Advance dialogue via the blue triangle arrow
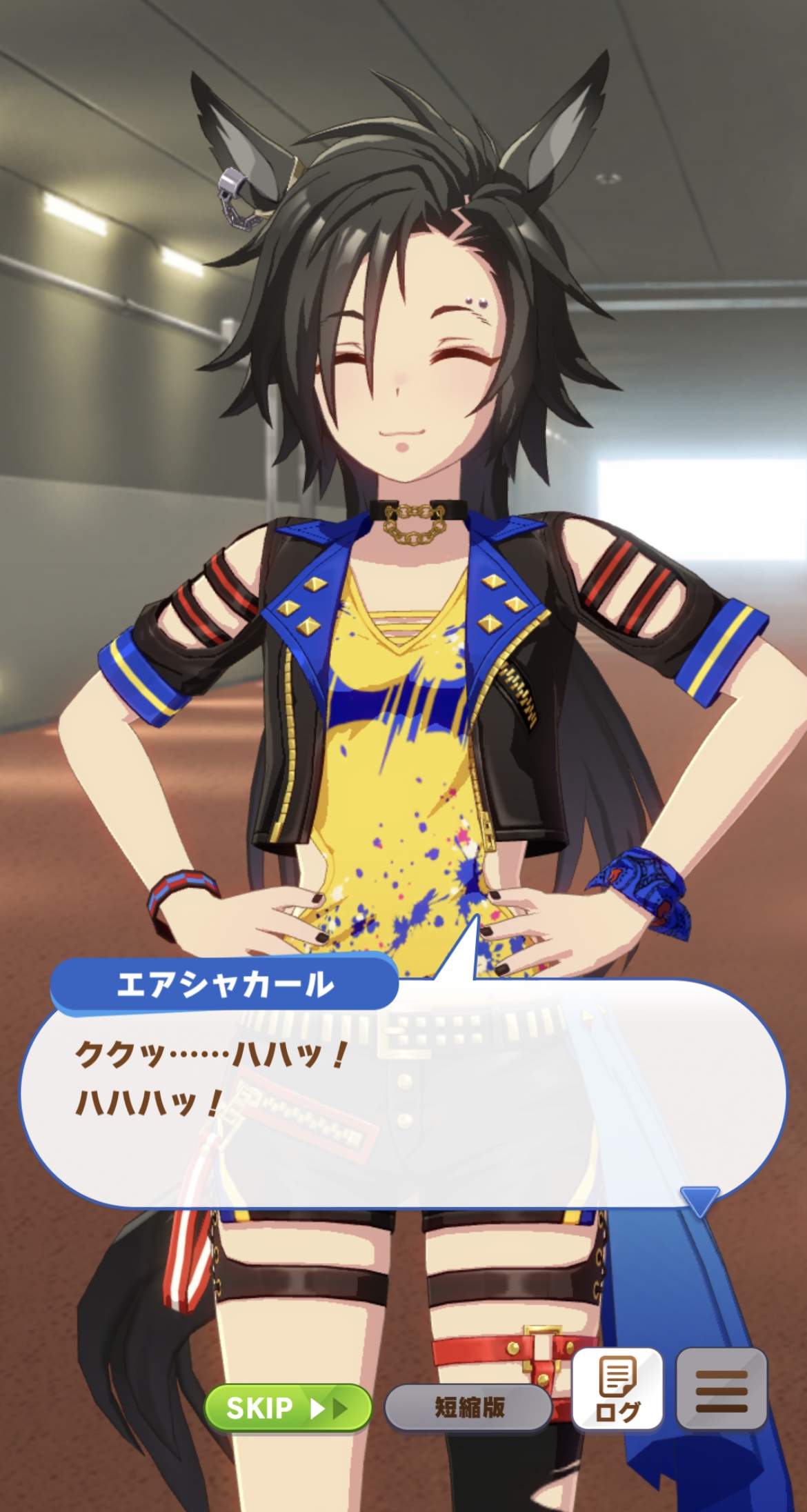 699,1201
